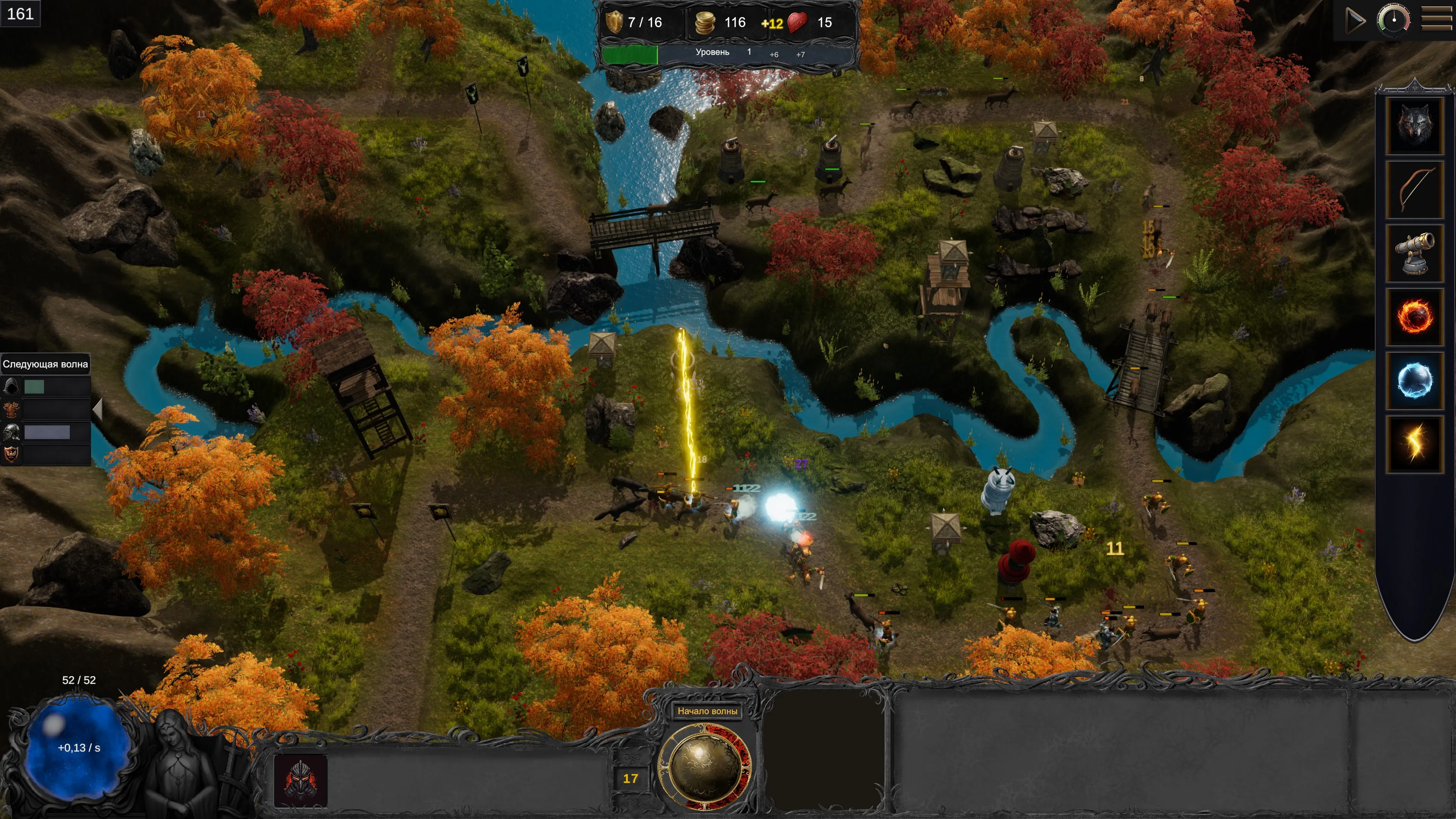
Task: Select the cannon tower icon
Action: [1414, 253]
